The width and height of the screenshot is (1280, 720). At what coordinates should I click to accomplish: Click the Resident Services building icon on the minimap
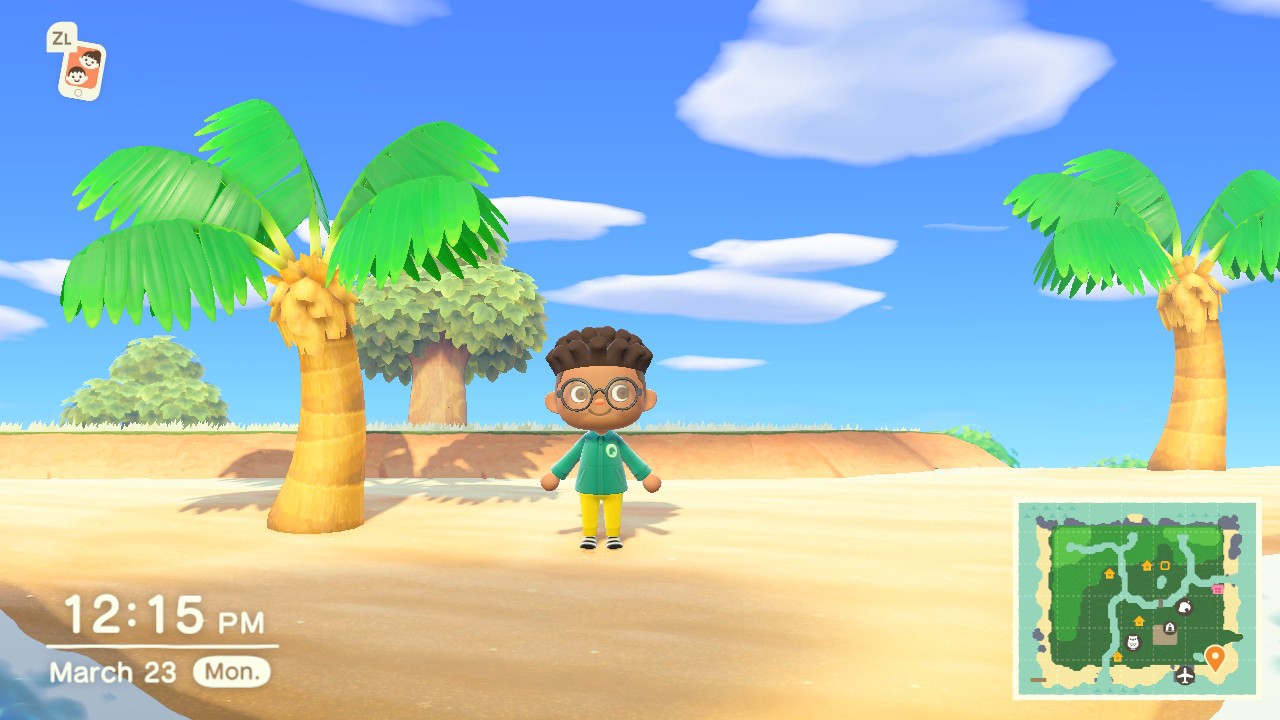point(1169,628)
